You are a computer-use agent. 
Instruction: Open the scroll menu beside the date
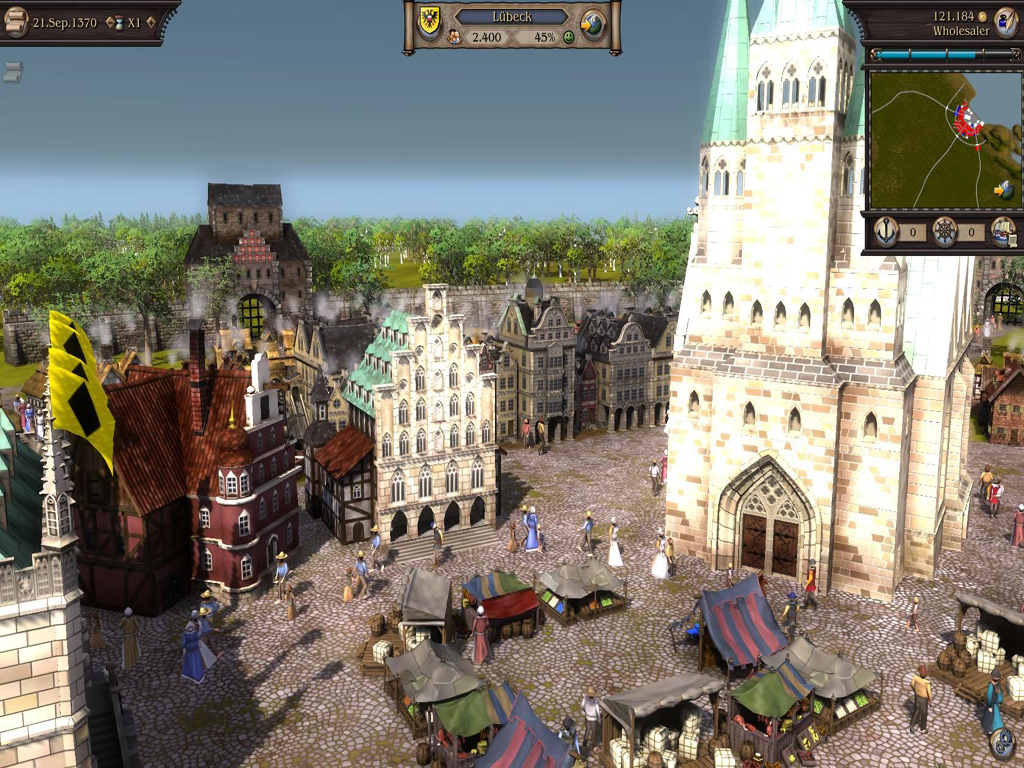pos(16,21)
